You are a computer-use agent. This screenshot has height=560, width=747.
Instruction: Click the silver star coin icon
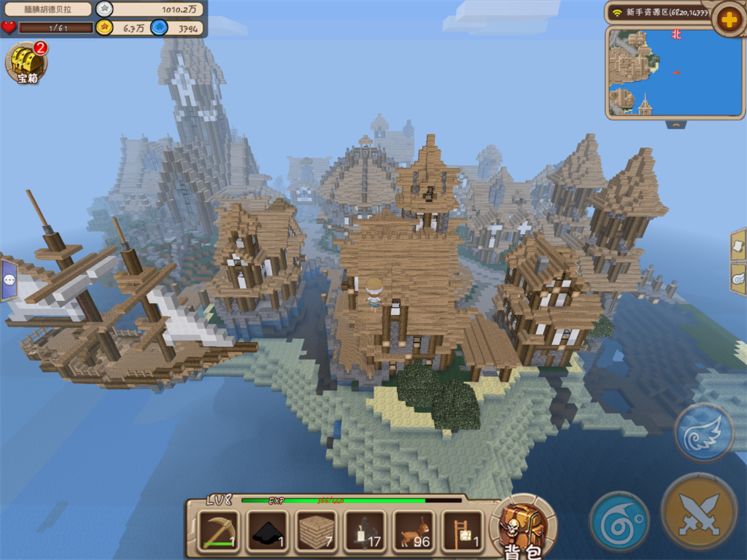[x=104, y=8]
